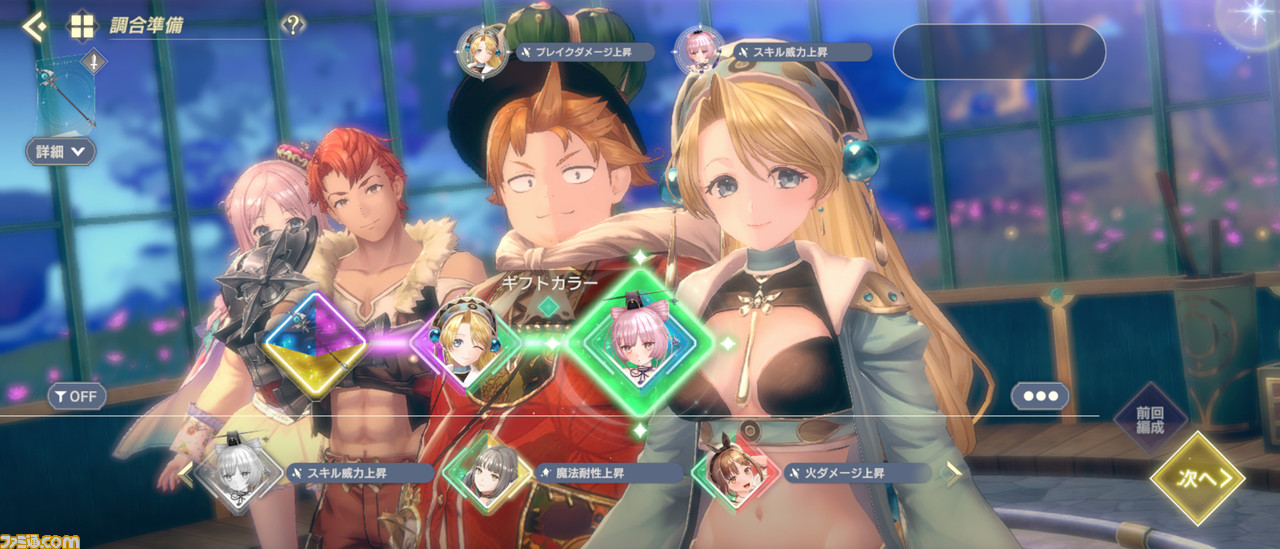This screenshot has width=1280, height=549.
Task: Show previous characters with the left arrow
Action: point(185,473)
